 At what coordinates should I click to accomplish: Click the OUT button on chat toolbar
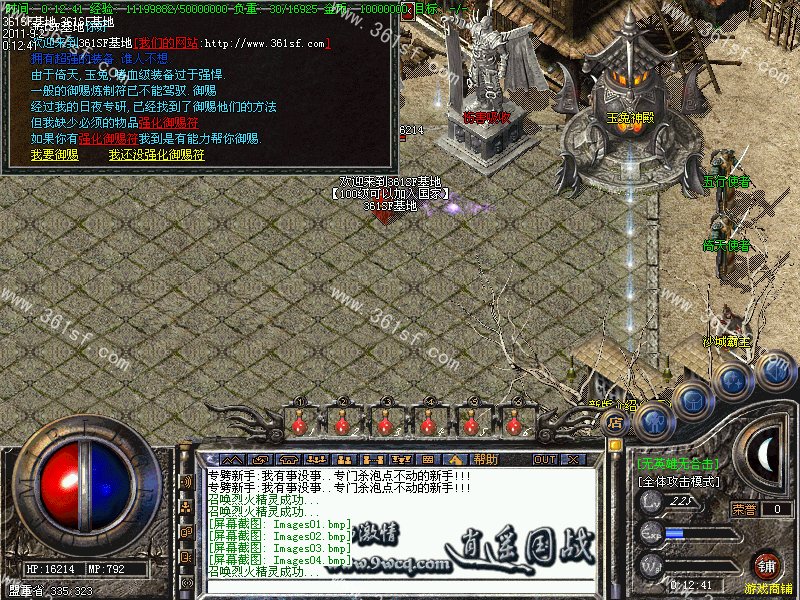click(544, 459)
